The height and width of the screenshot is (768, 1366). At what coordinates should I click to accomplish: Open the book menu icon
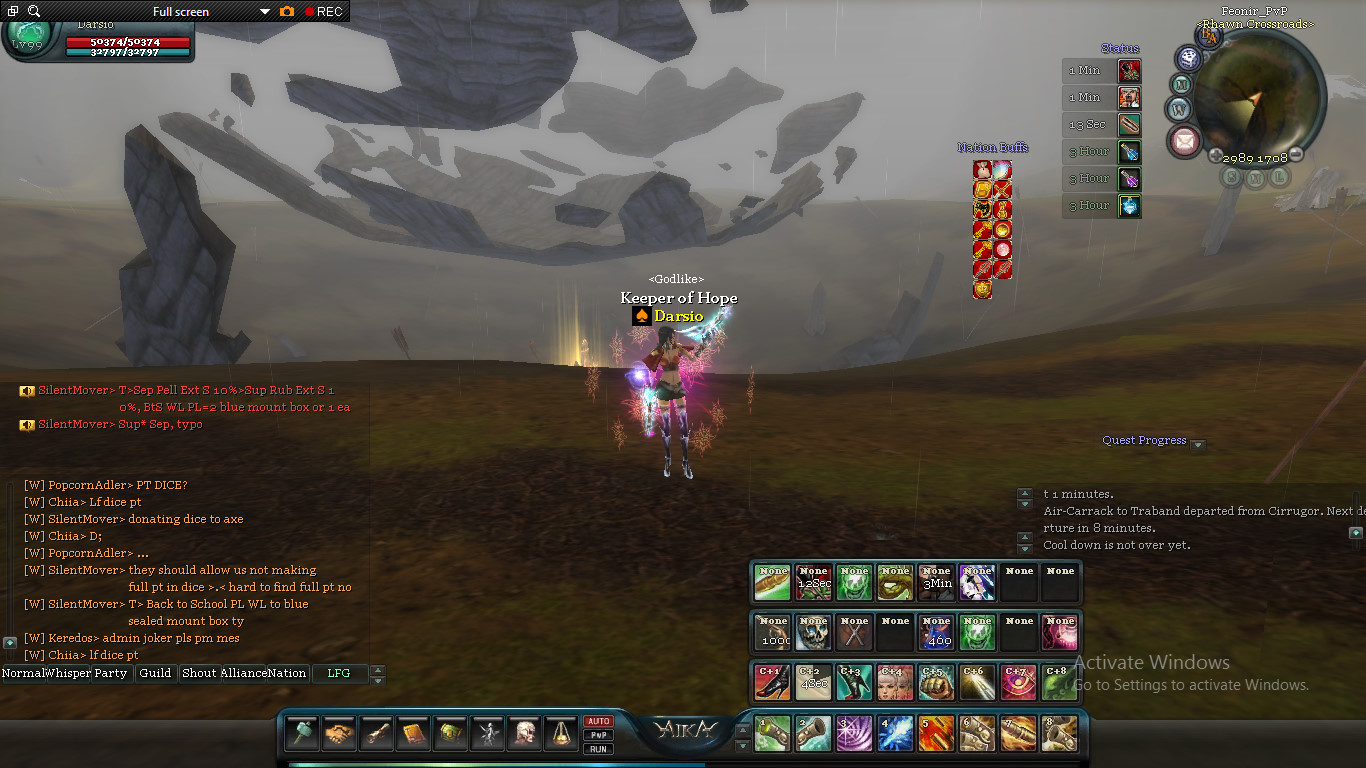tap(414, 733)
